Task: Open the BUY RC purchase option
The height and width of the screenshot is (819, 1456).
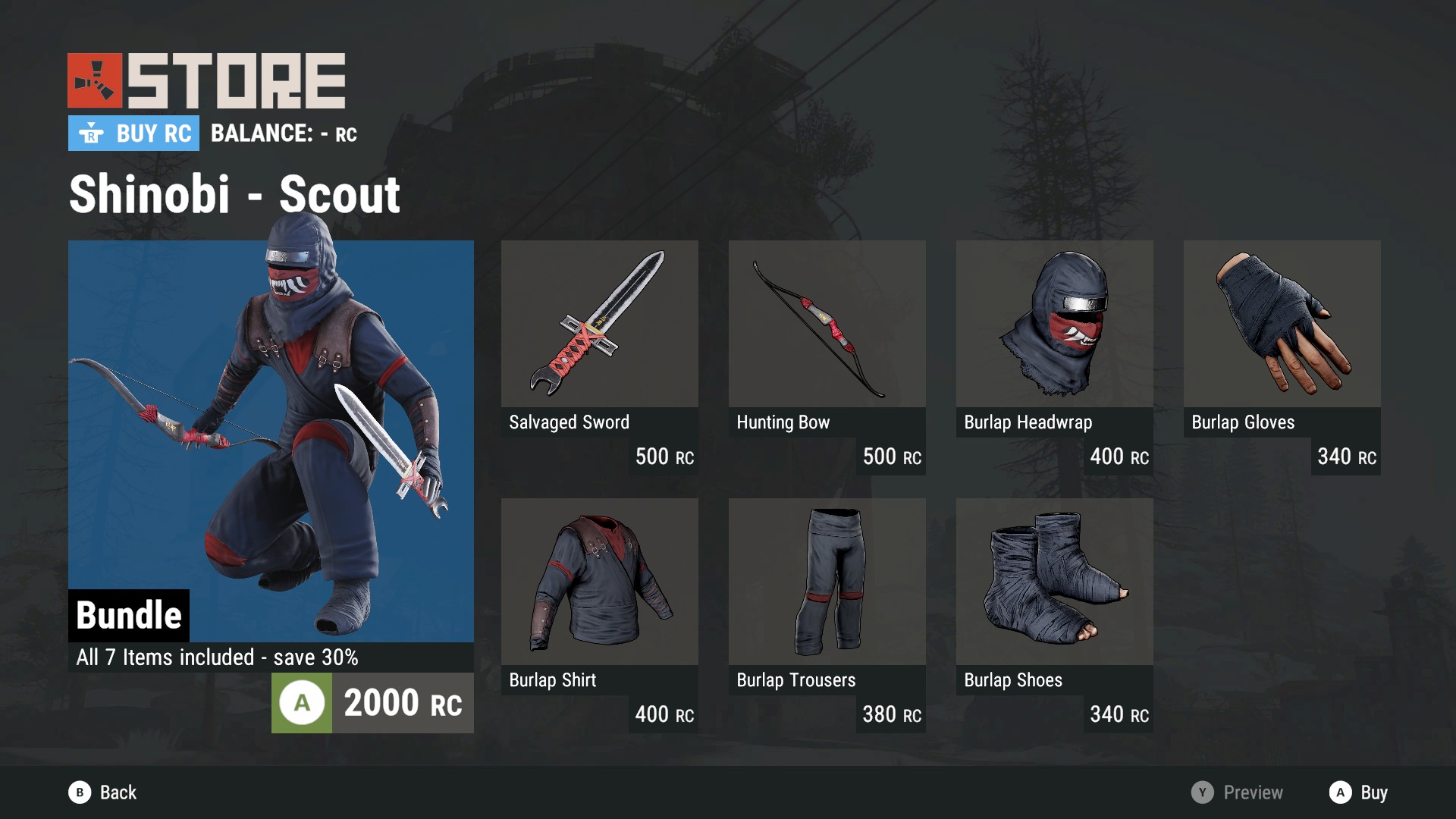Action: coord(133,133)
